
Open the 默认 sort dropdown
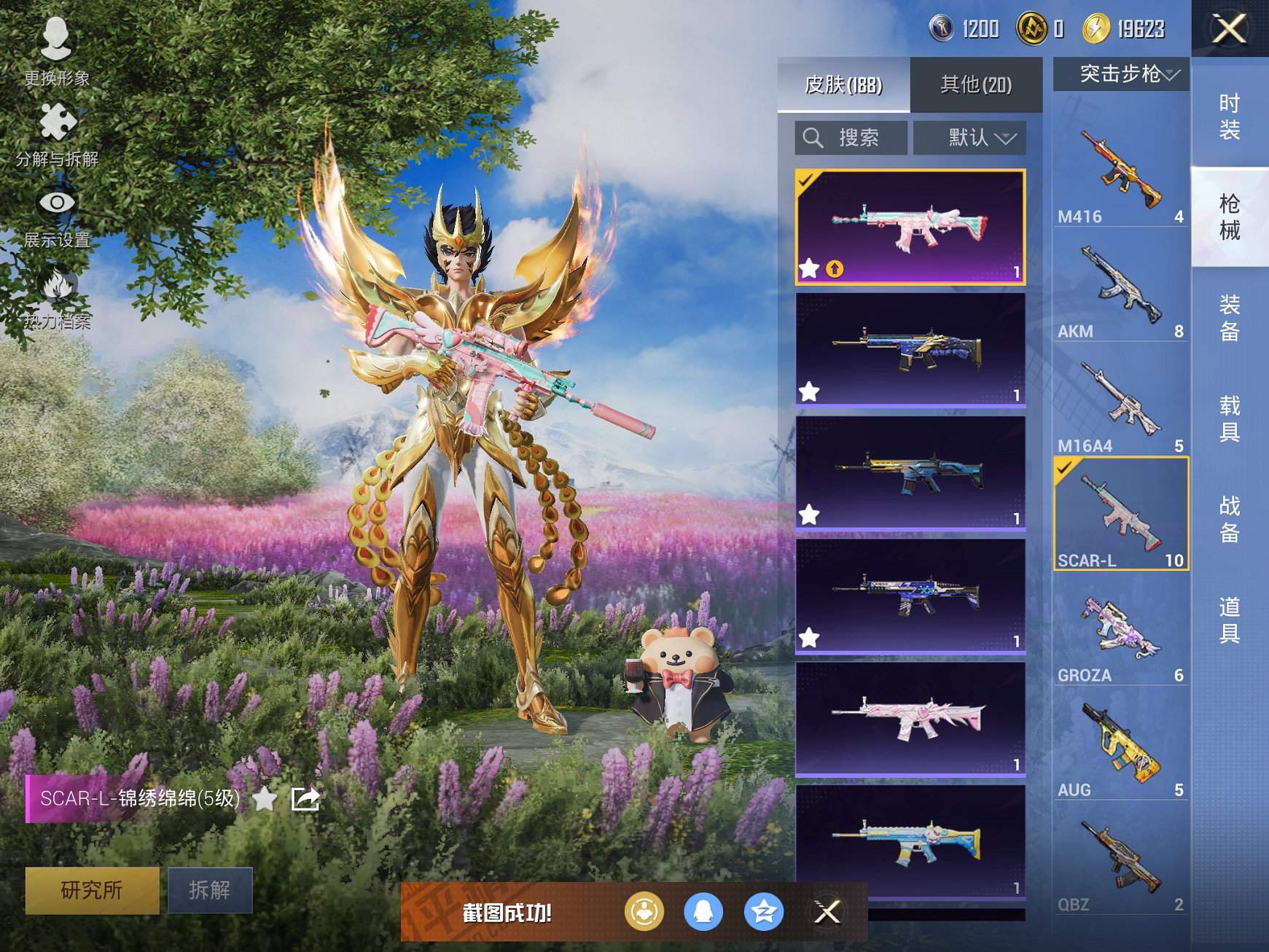[971, 137]
